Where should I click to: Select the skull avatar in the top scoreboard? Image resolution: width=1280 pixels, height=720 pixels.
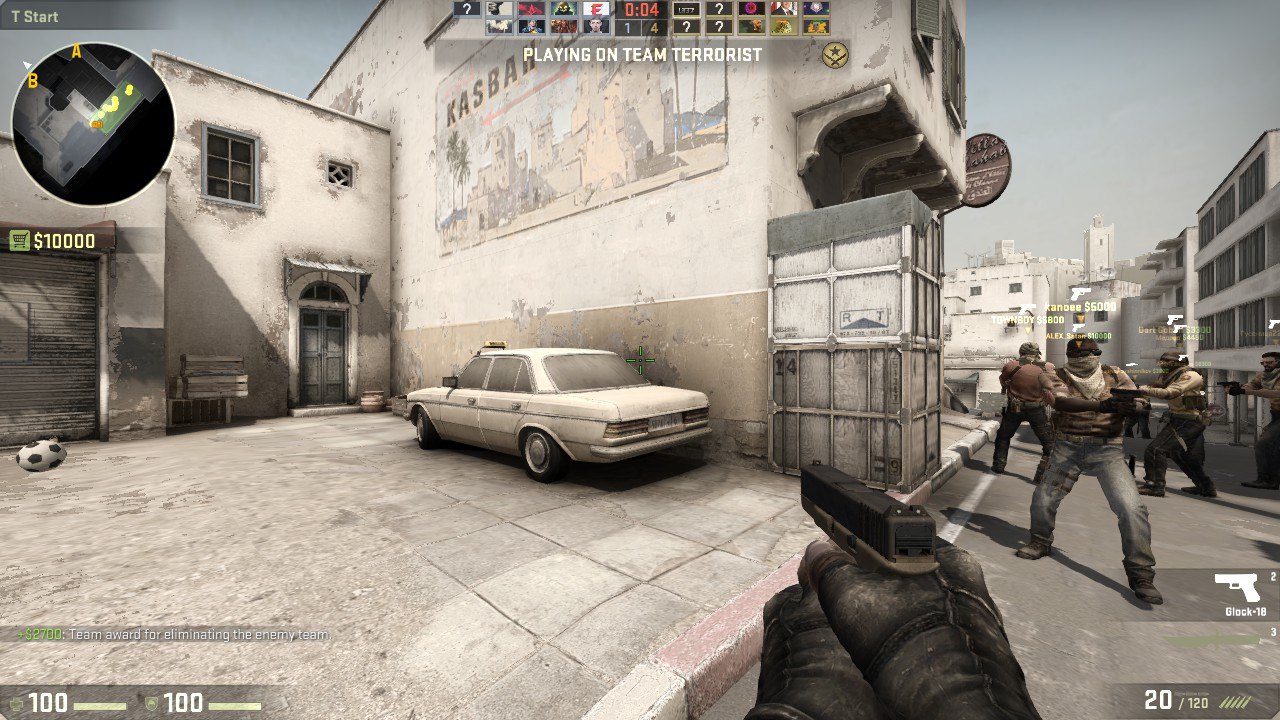point(565,10)
